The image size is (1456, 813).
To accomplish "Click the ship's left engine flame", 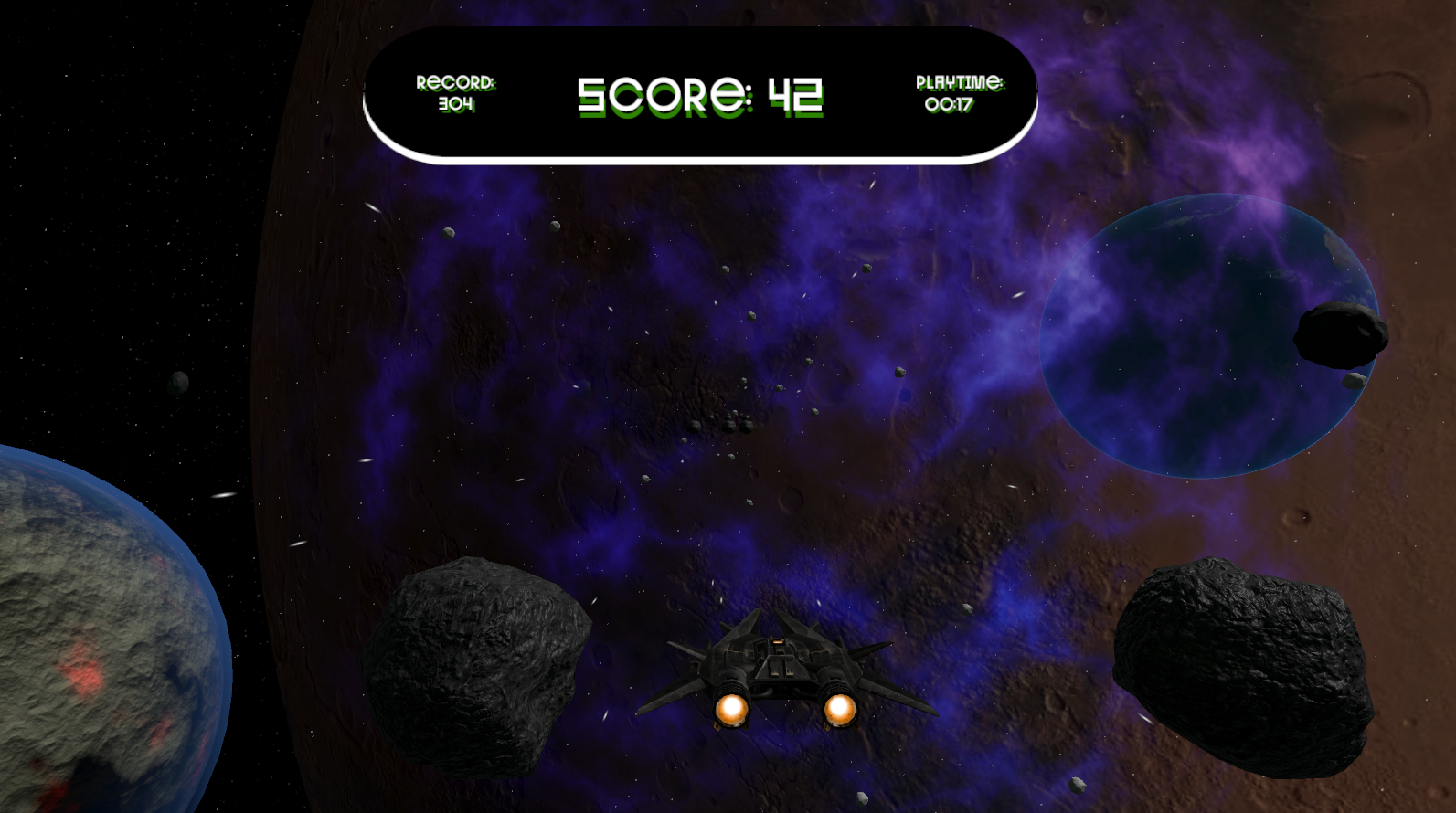I will click(x=731, y=710).
